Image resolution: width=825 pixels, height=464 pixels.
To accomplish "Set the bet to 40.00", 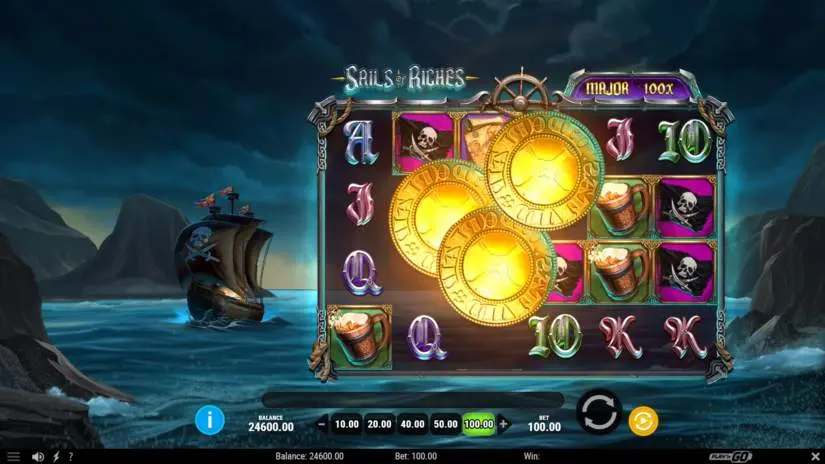I will 412,424.
